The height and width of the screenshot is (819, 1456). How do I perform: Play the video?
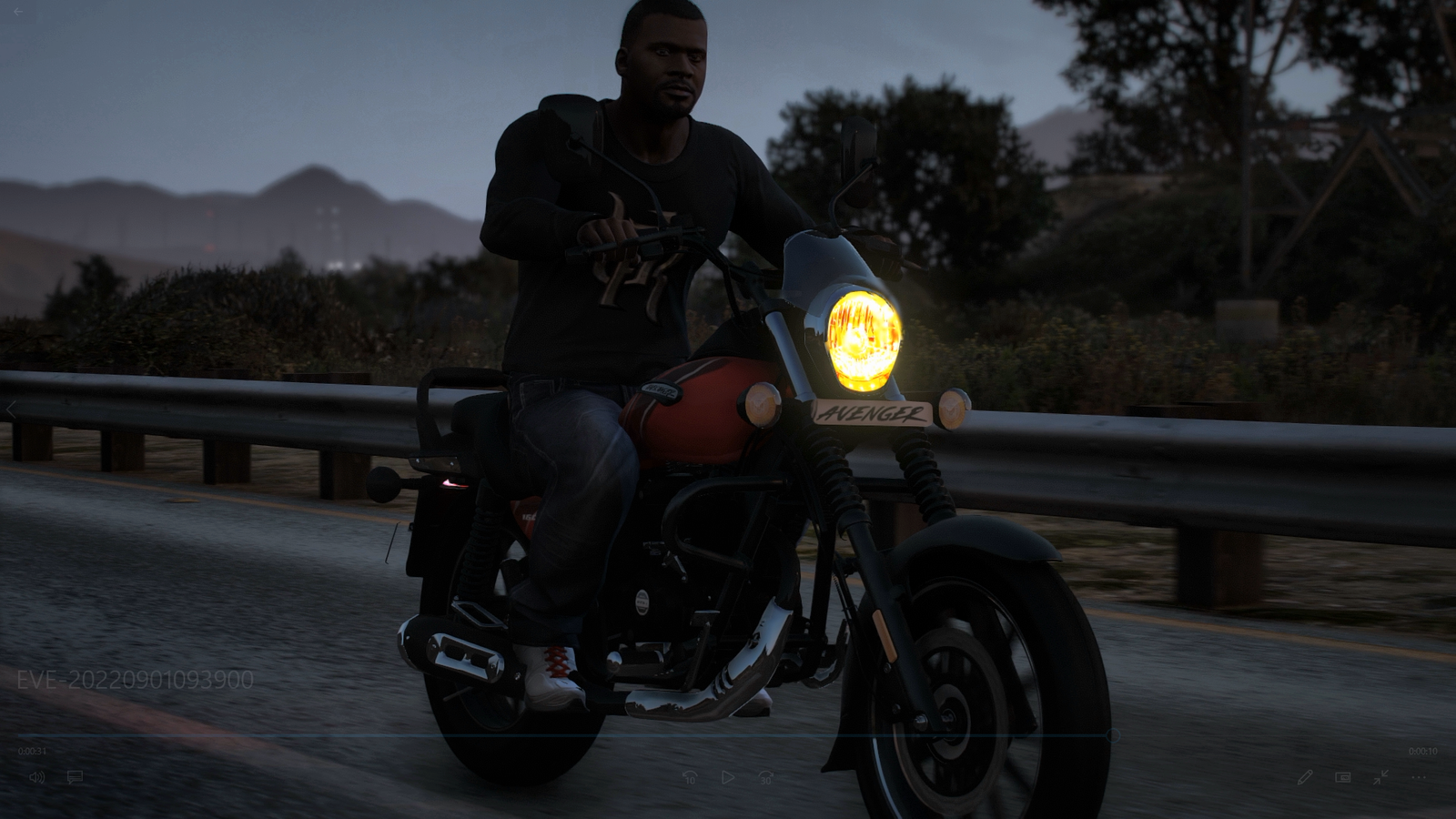tap(727, 777)
